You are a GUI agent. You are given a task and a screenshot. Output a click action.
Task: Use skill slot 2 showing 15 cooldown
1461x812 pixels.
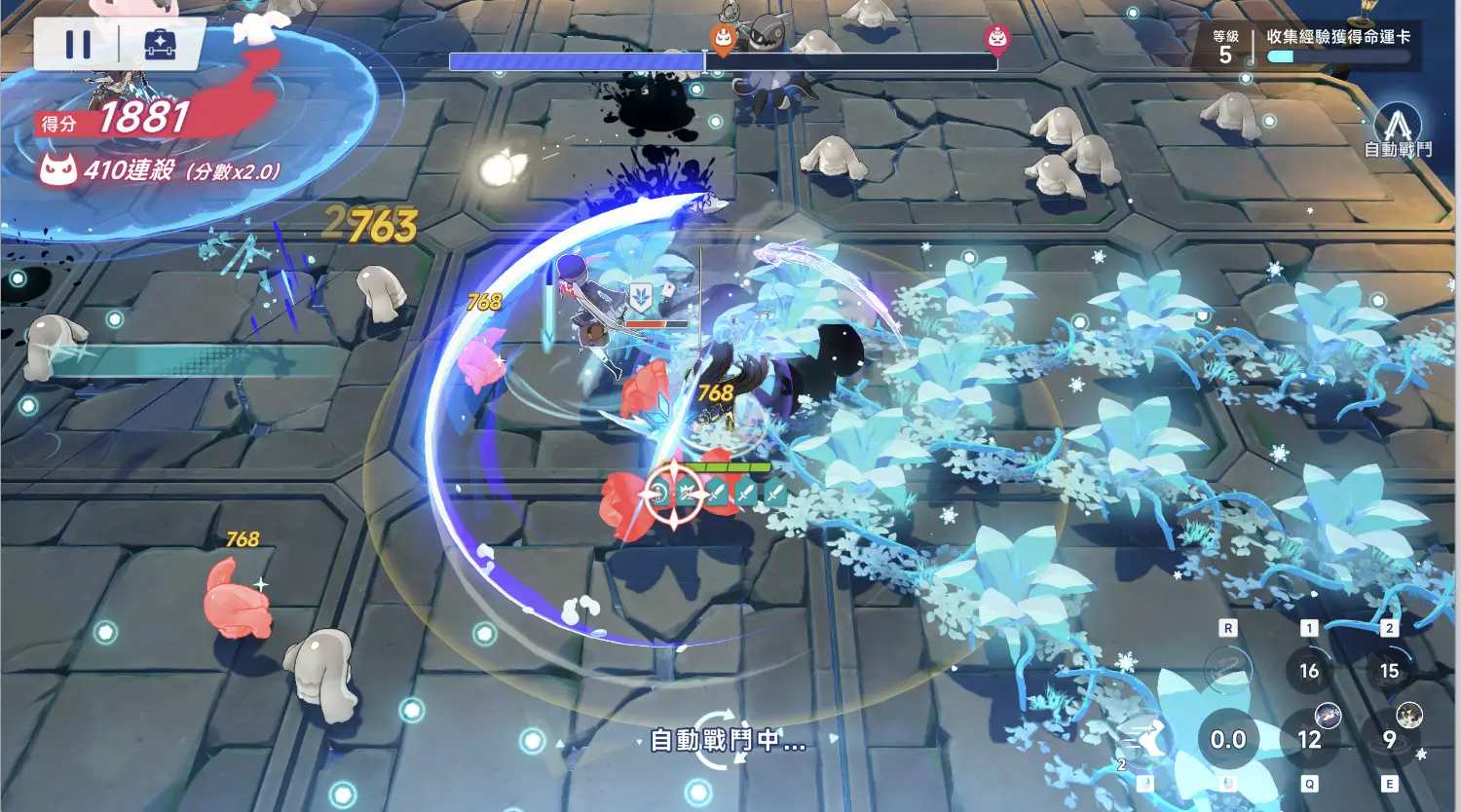click(1389, 670)
